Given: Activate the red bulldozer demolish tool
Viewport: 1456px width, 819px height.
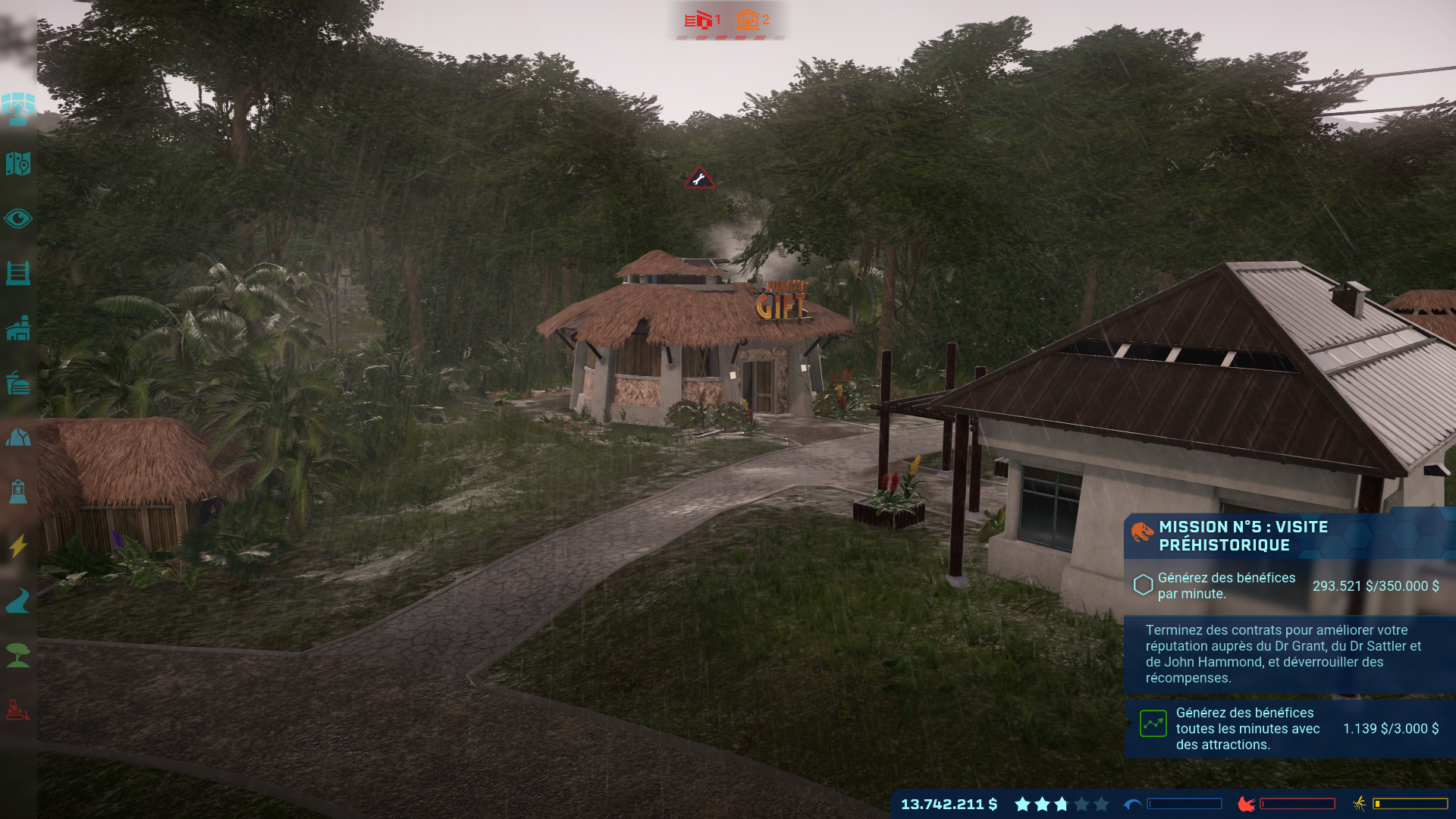Looking at the screenshot, I should 18,710.
